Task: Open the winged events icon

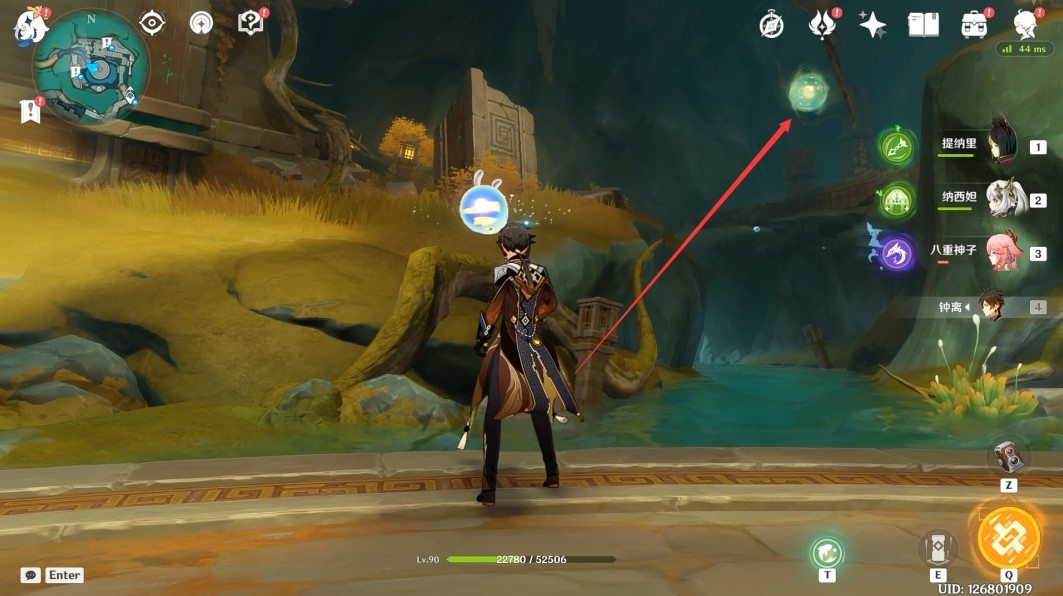Action: 822,25
